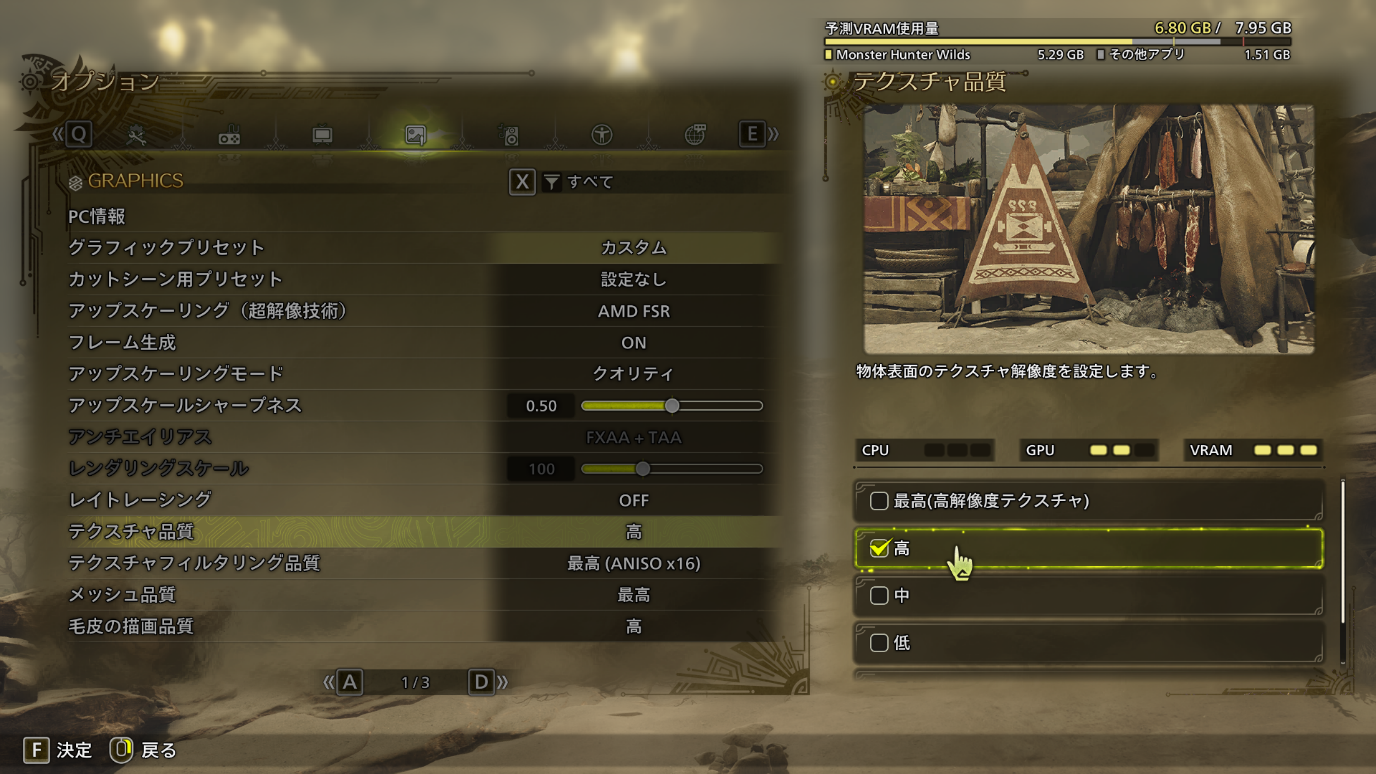This screenshot has height=774, width=1376.
Task: Open the accessibility figure tab
Action: pos(601,135)
